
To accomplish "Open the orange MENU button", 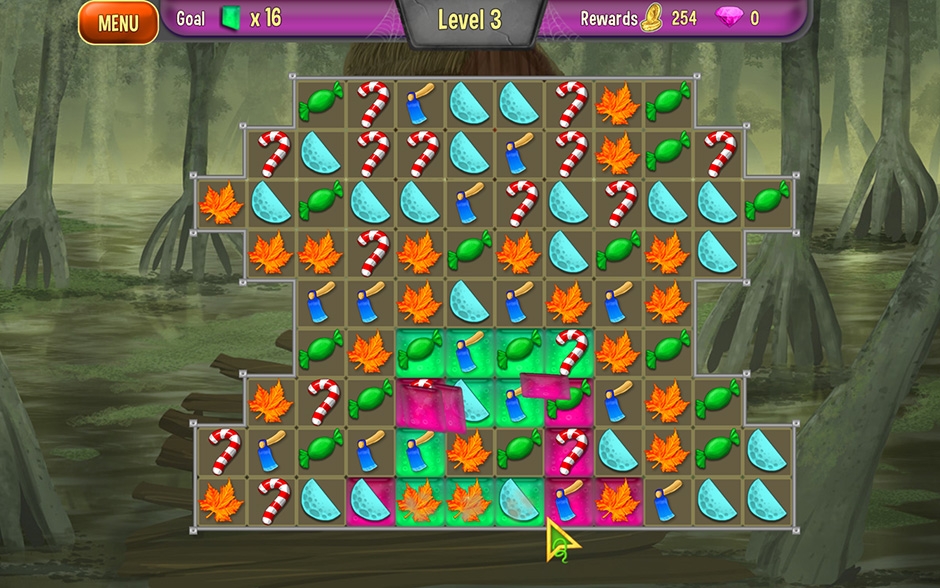I will coord(118,23).
